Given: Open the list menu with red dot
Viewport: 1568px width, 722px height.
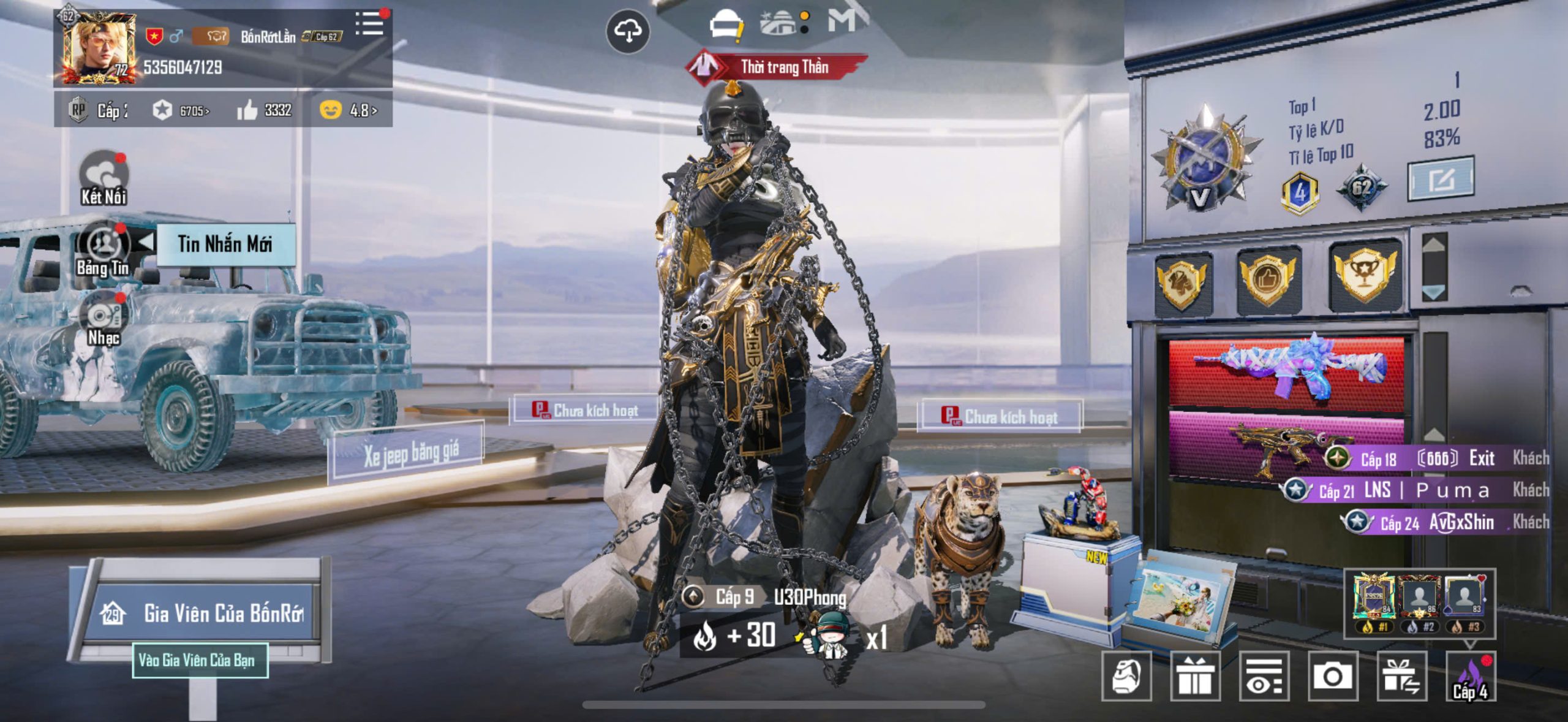Looking at the screenshot, I should 369,25.
